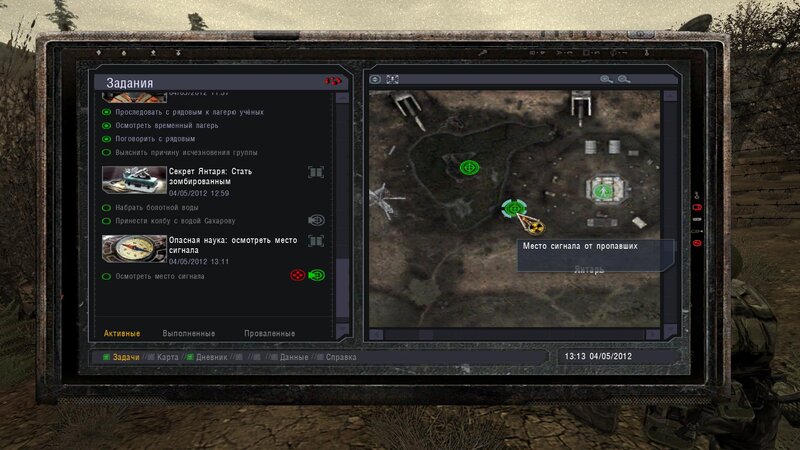The image size is (800, 450).
Task: Click the map's zoom-in magnifier
Action: [x=606, y=79]
